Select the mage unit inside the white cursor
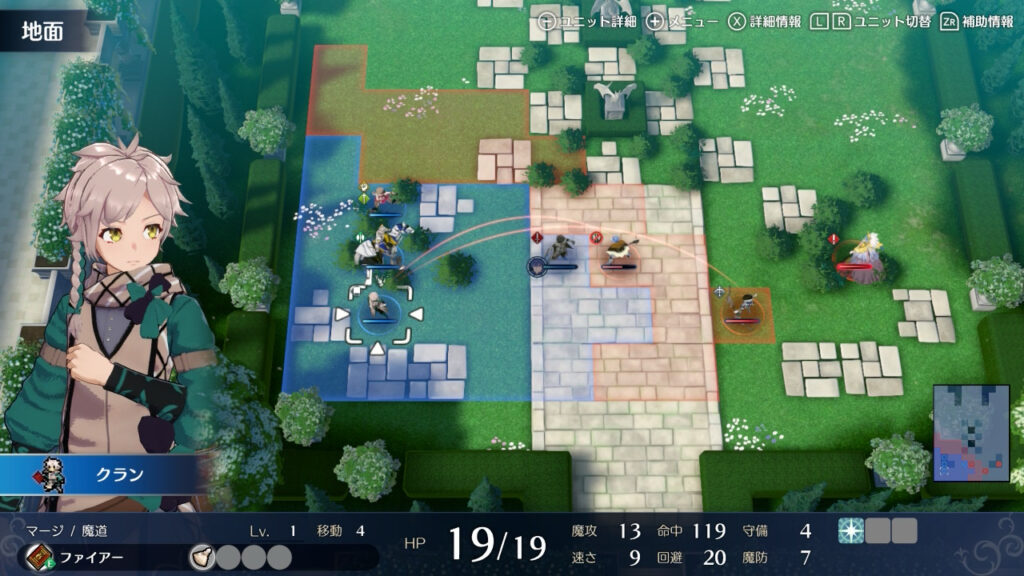The width and height of the screenshot is (1024, 576). click(x=378, y=307)
